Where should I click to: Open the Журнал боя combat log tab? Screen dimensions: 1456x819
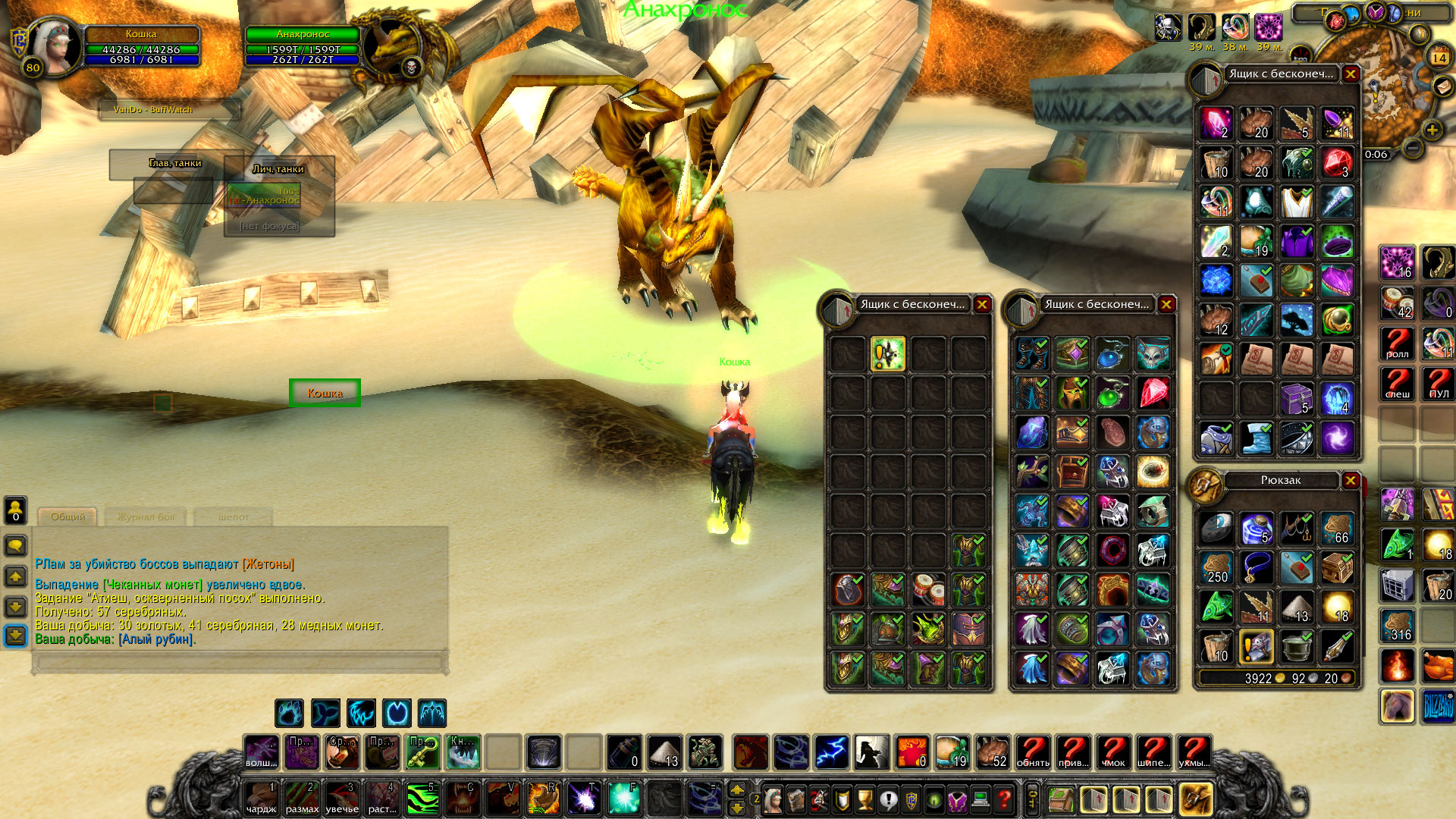(x=146, y=517)
